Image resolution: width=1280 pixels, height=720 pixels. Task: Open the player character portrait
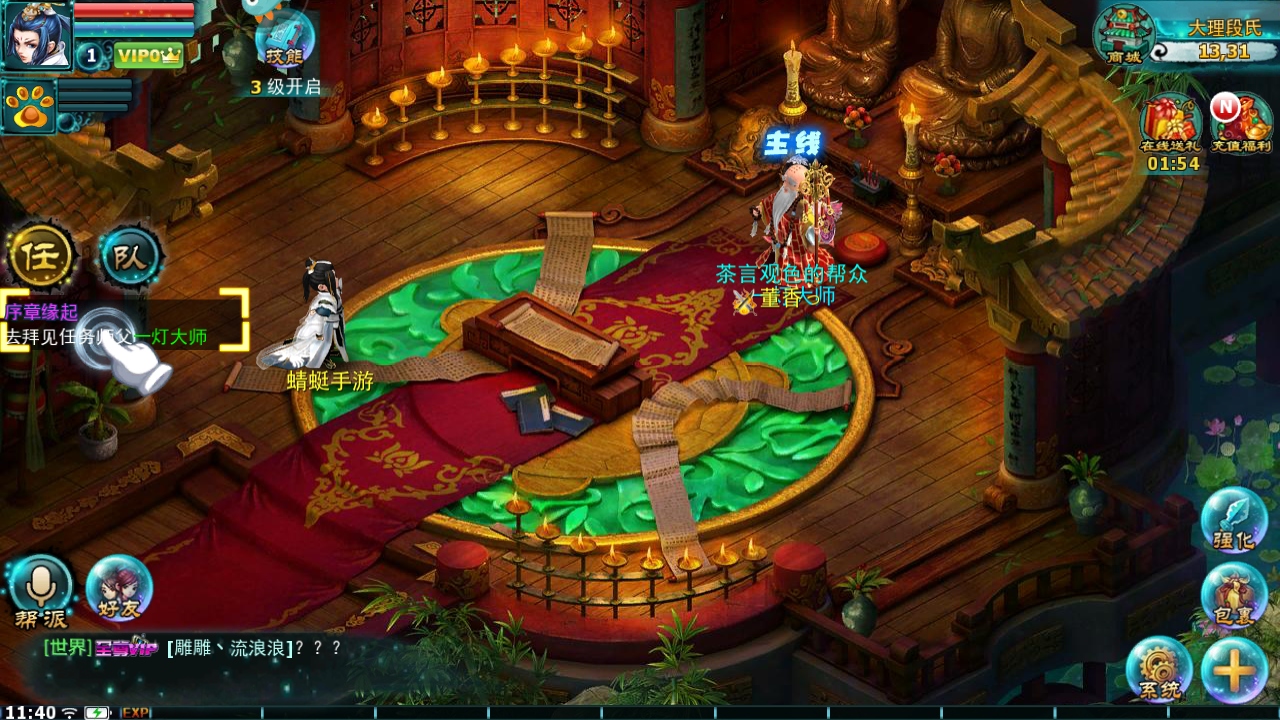[x=37, y=34]
